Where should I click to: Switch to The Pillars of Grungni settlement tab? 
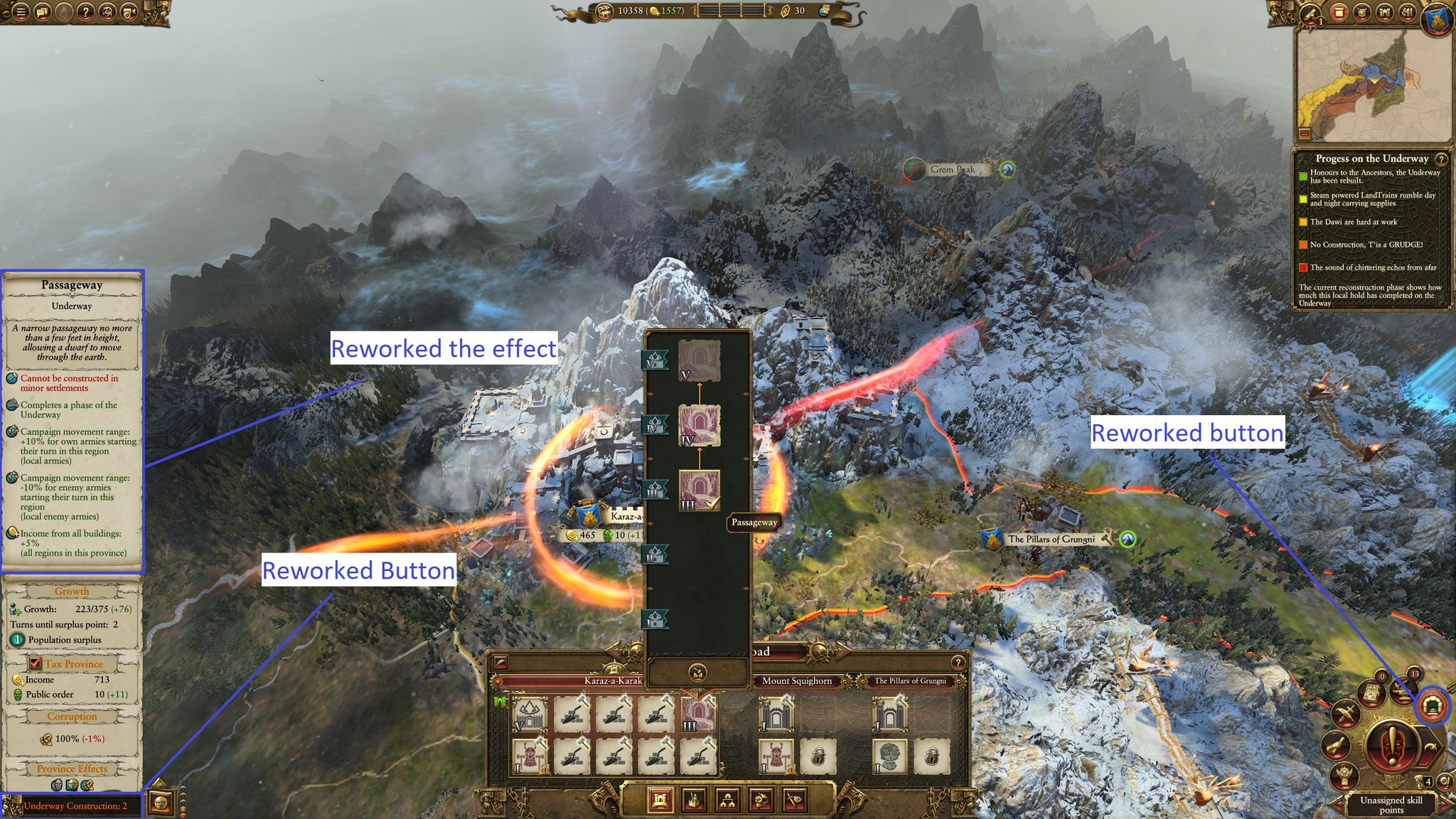tap(911, 681)
